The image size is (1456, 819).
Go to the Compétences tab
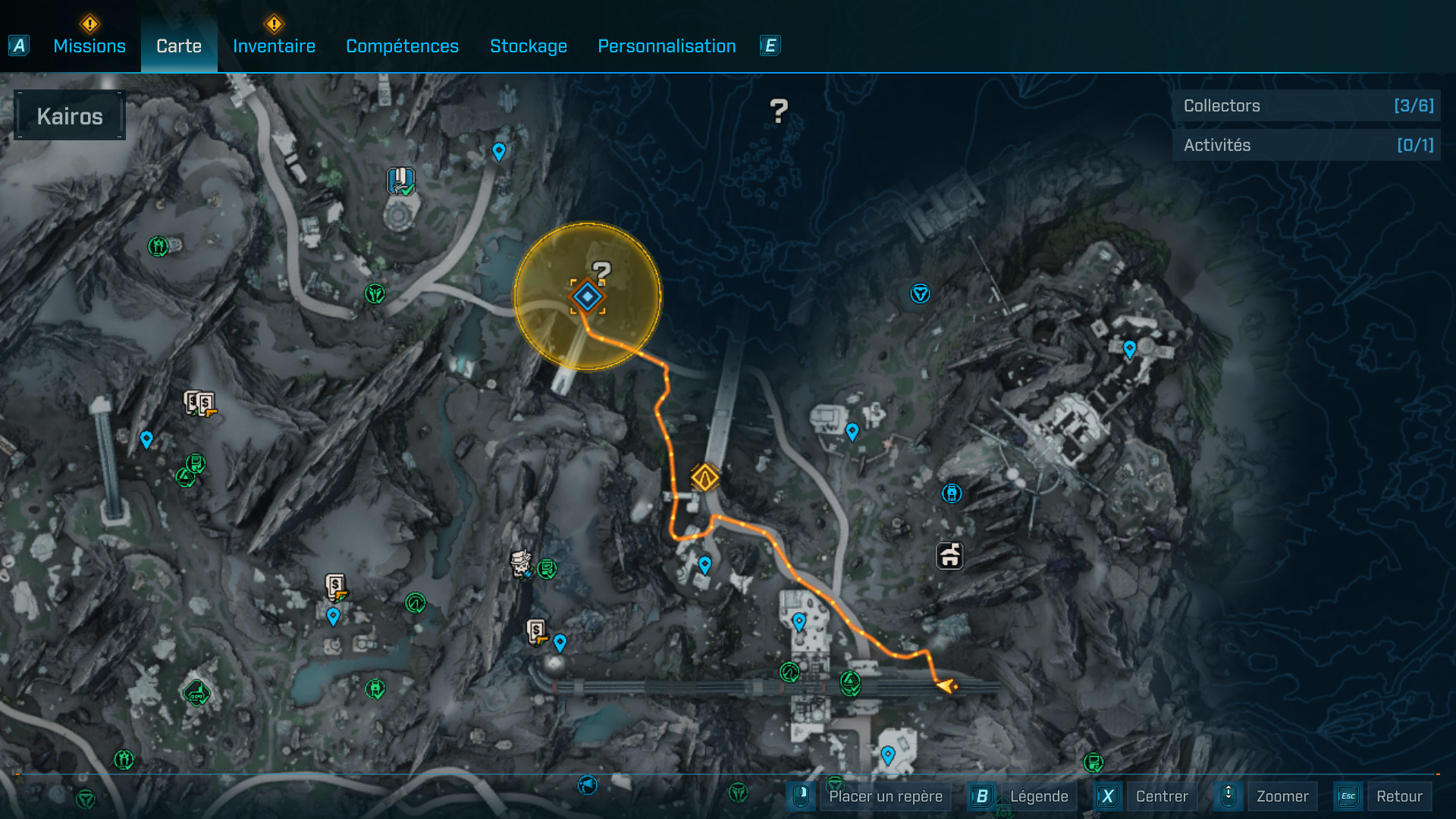(402, 46)
